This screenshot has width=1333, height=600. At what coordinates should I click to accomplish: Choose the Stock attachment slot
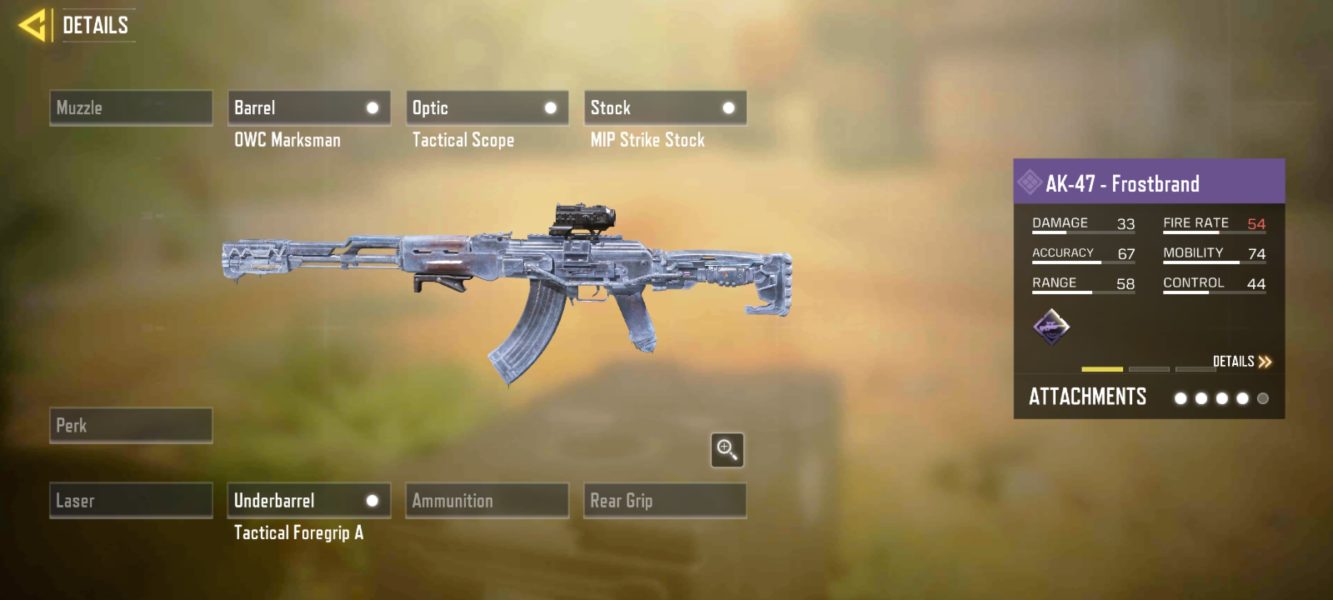665,108
